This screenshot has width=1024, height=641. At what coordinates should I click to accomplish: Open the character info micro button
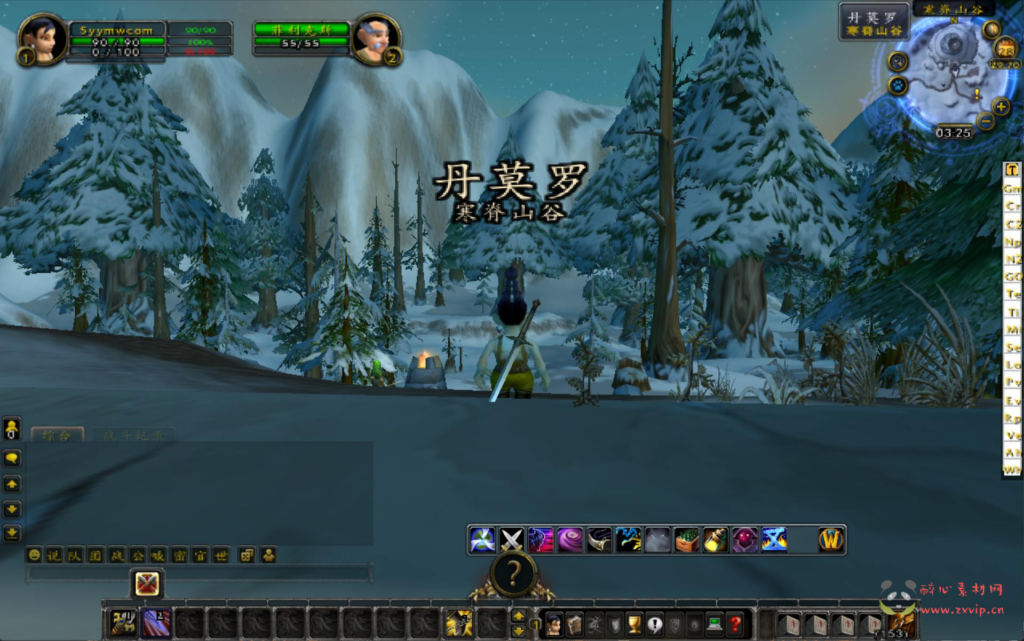tap(553, 624)
